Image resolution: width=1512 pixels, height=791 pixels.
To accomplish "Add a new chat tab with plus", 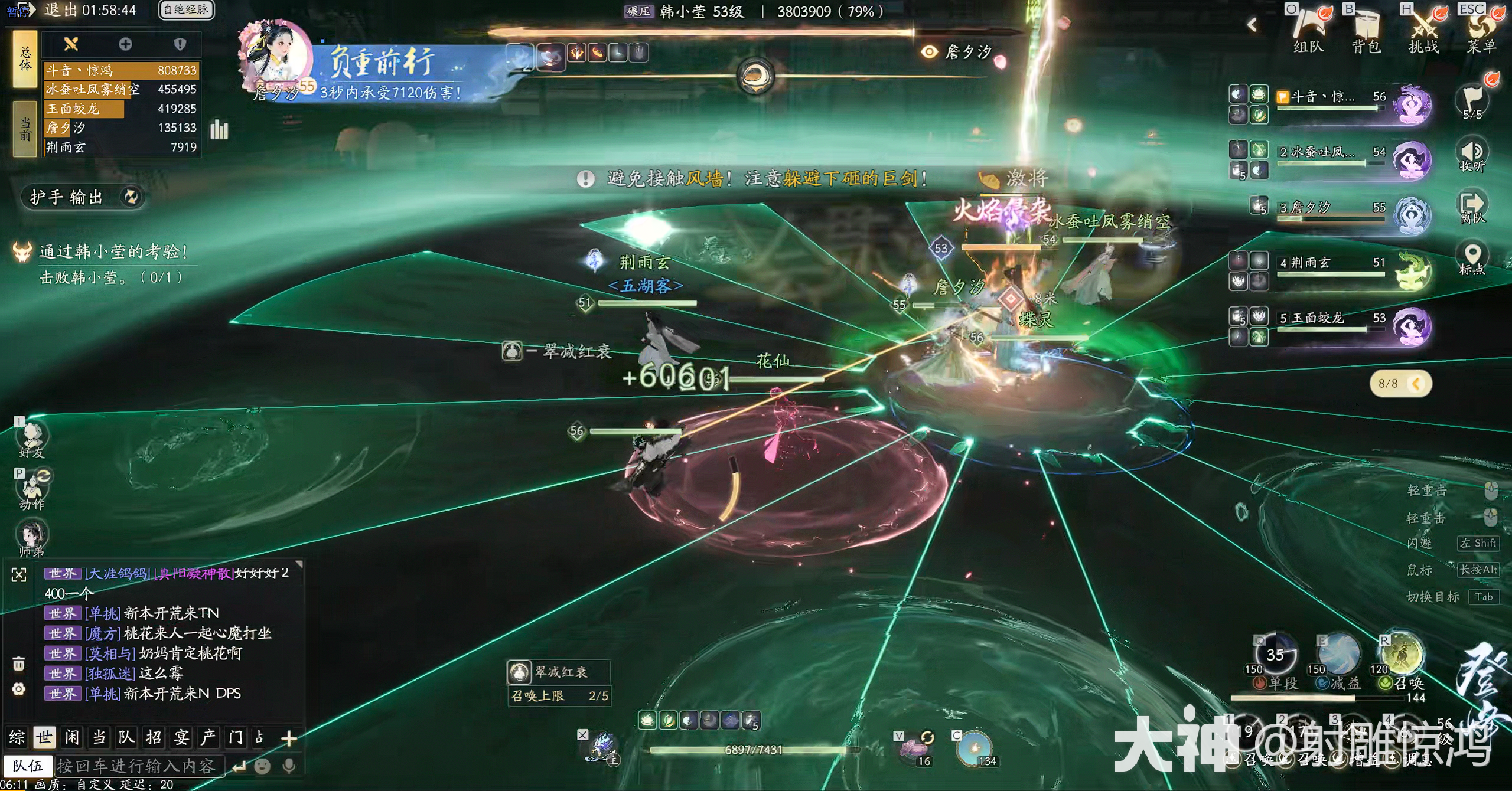I will 289,738.
